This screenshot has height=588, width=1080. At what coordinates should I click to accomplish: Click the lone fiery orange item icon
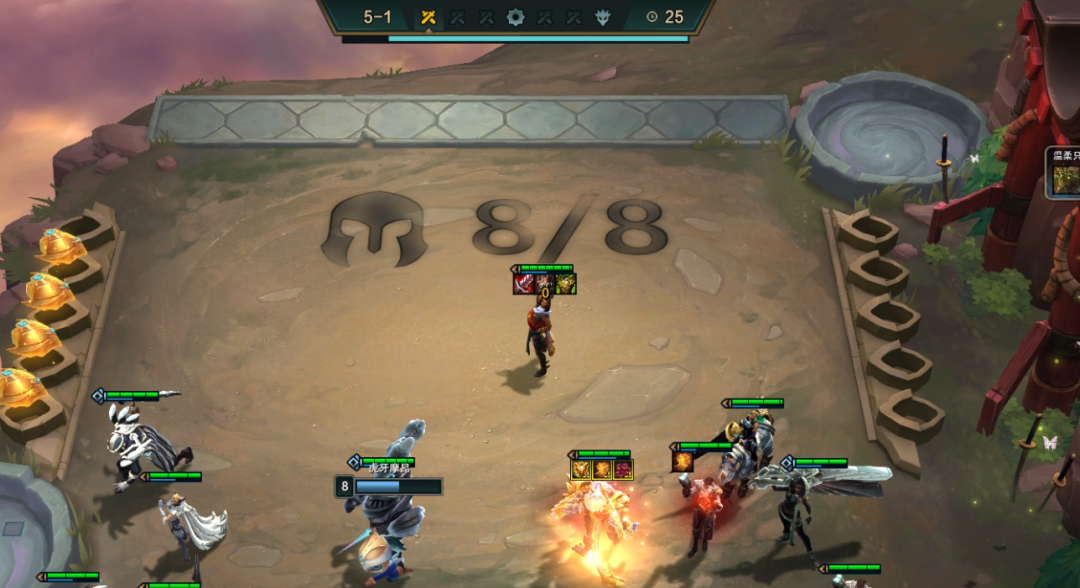tap(683, 461)
